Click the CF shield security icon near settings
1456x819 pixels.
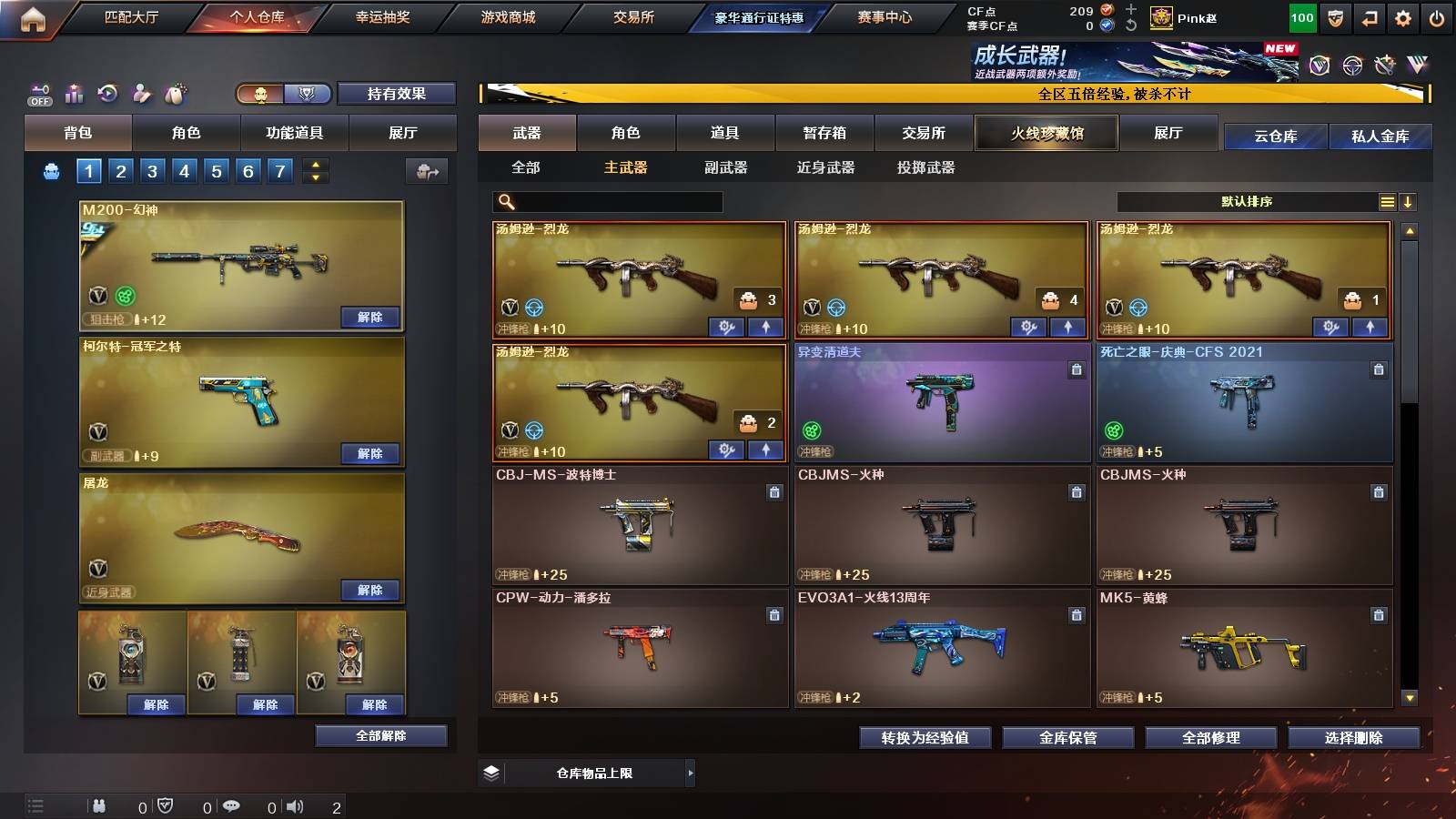(x=1337, y=16)
